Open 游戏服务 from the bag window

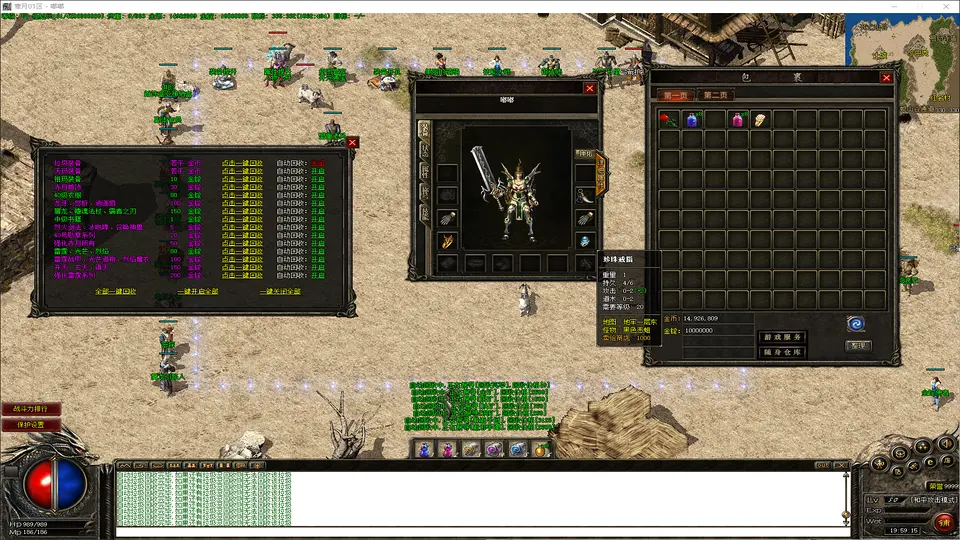782,337
